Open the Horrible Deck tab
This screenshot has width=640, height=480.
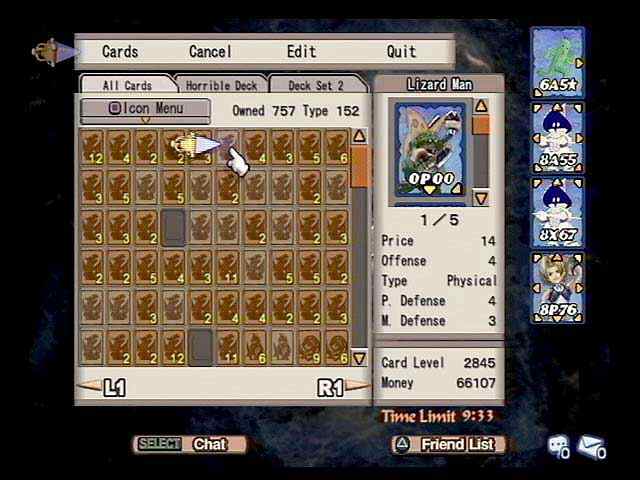click(221, 85)
